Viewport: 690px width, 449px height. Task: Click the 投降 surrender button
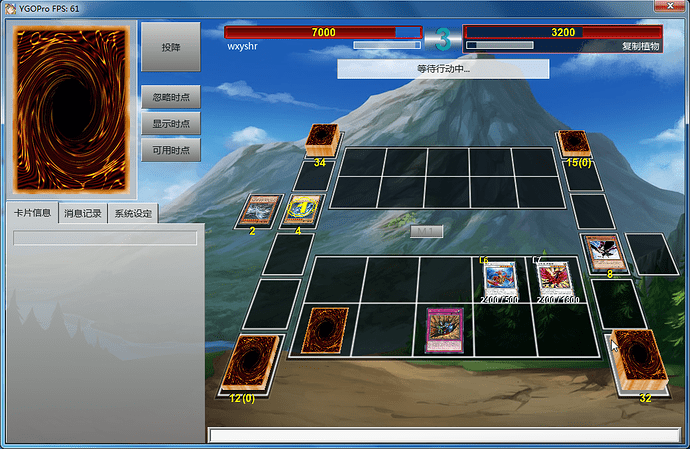pos(170,47)
